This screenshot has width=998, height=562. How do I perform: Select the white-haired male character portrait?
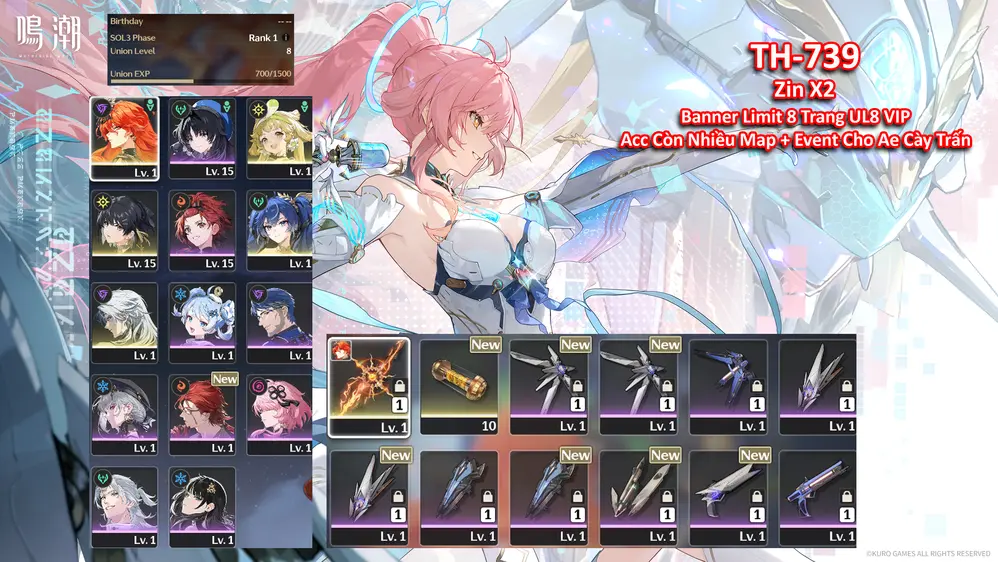(124, 322)
